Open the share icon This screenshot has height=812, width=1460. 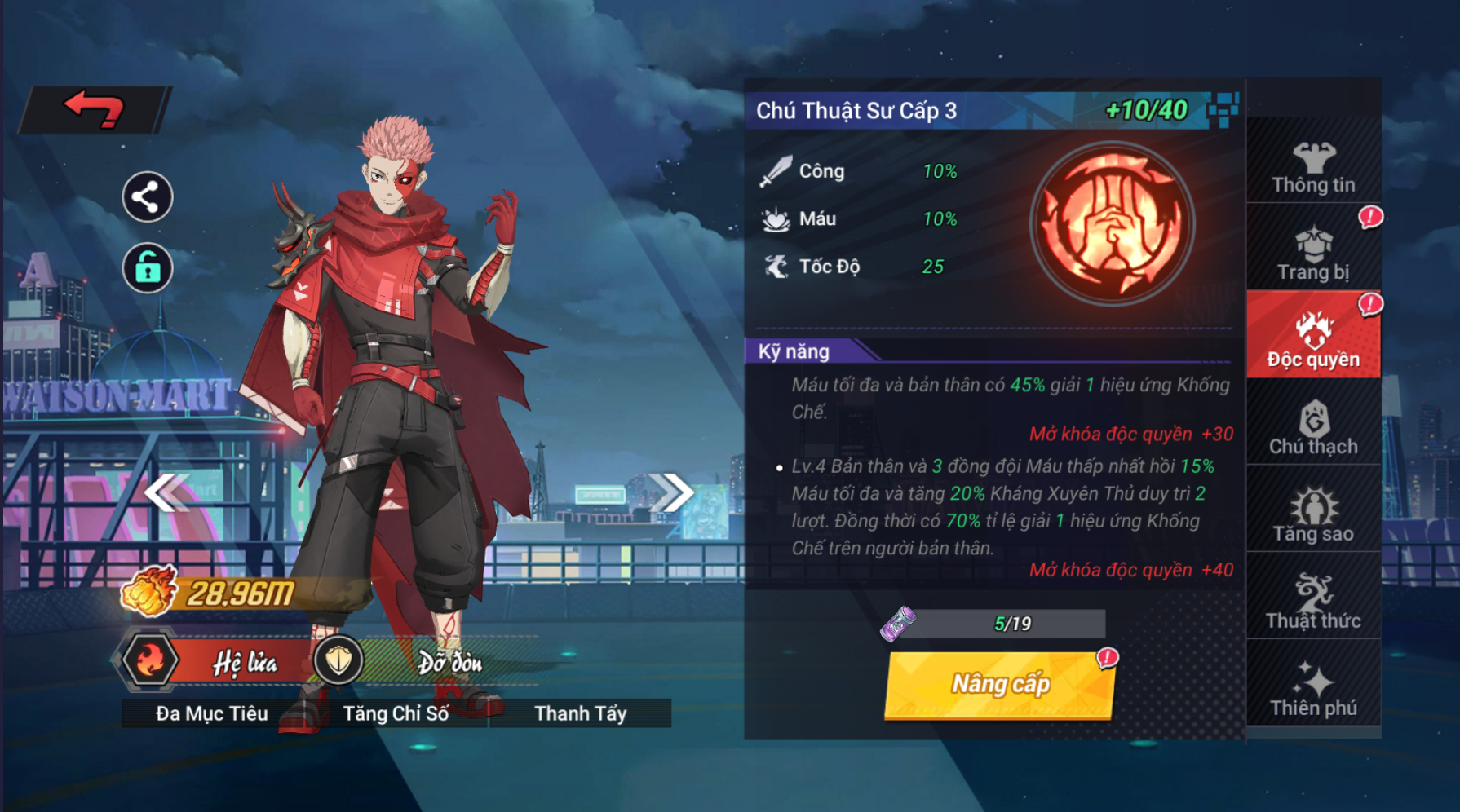[x=147, y=197]
